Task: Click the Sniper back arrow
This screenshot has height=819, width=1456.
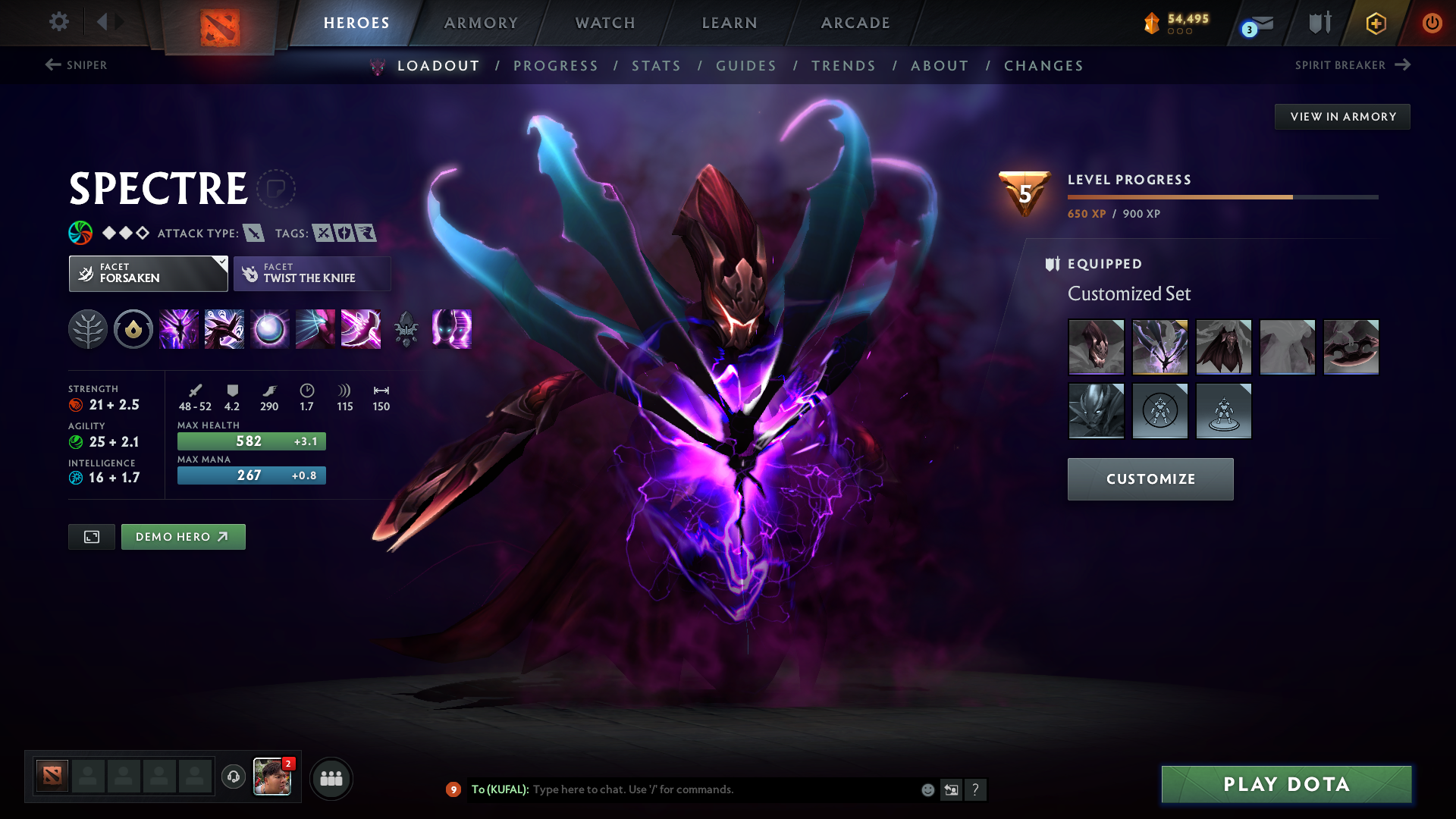Action: [52, 65]
